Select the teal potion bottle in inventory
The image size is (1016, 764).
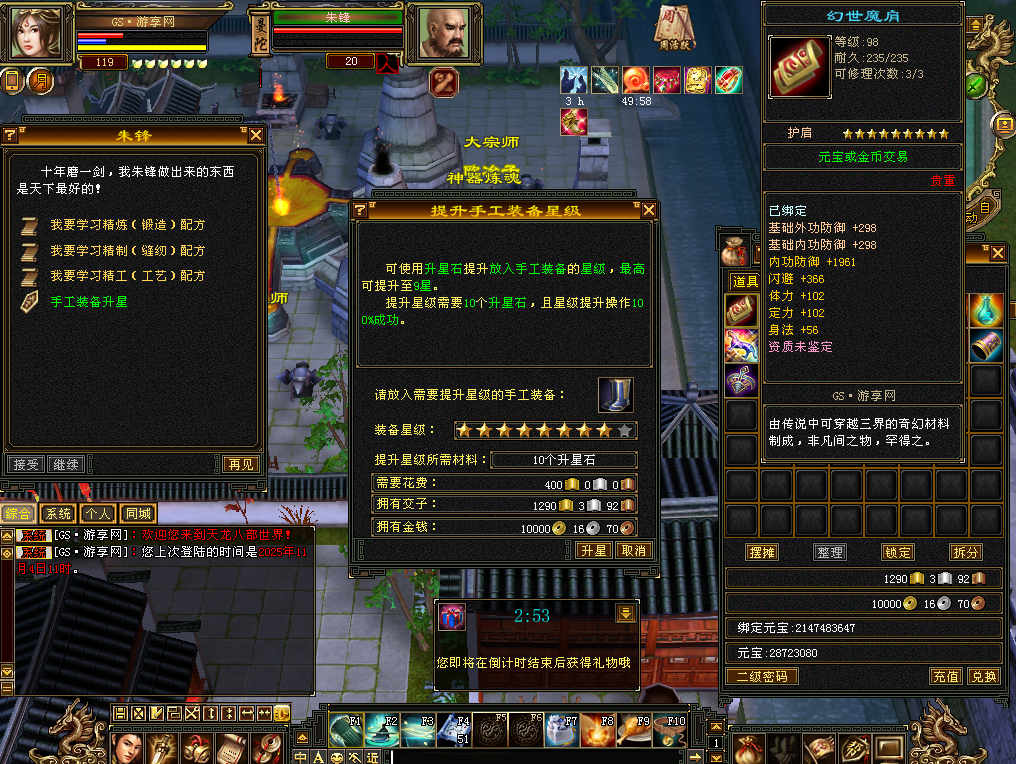[986, 309]
